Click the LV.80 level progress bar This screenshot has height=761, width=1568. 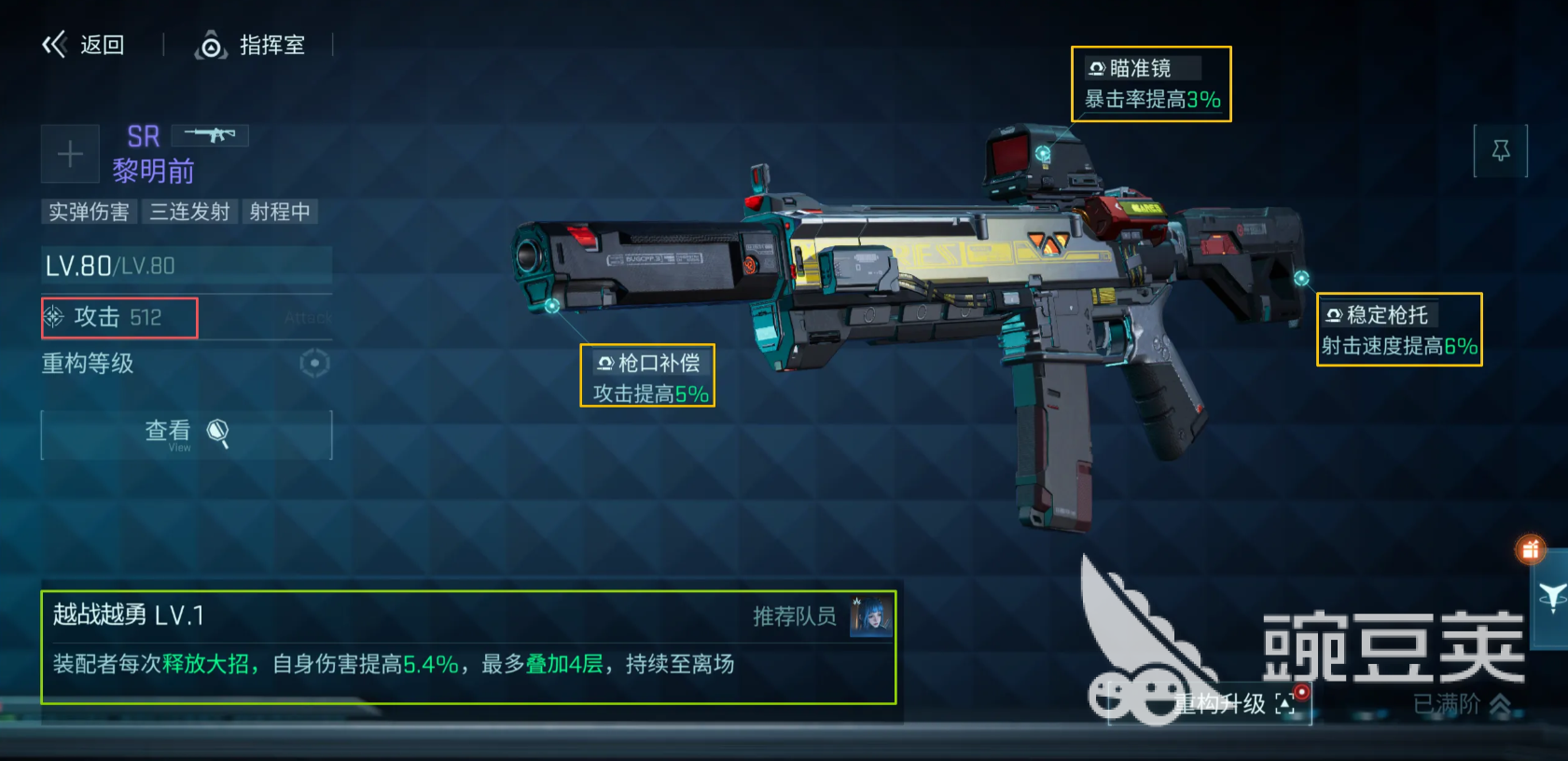(x=186, y=266)
